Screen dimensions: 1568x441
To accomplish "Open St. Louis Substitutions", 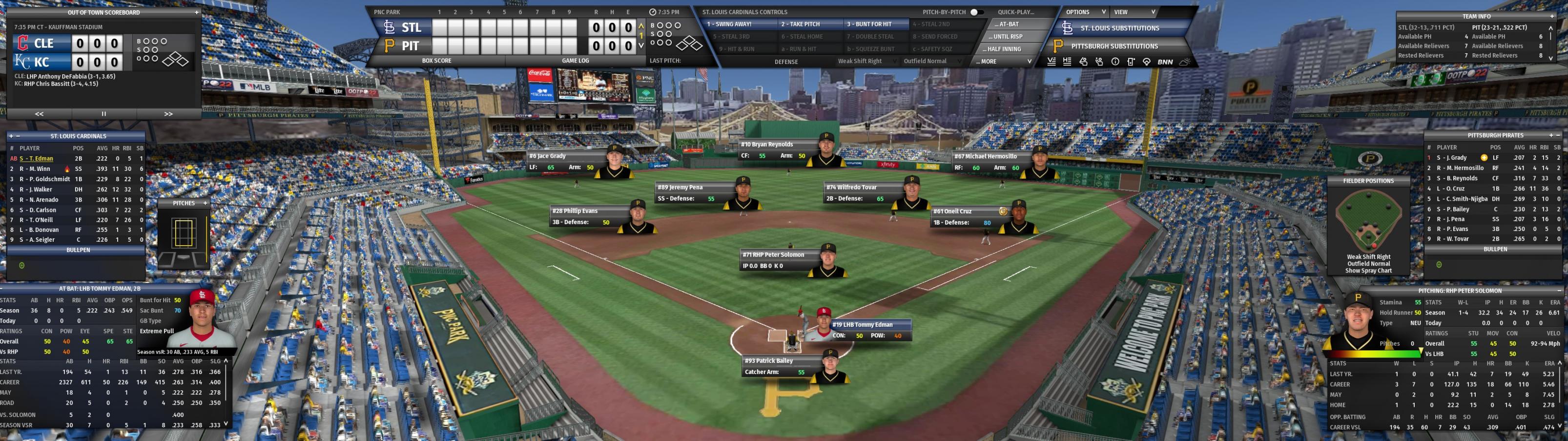I will pos(1119,28).
